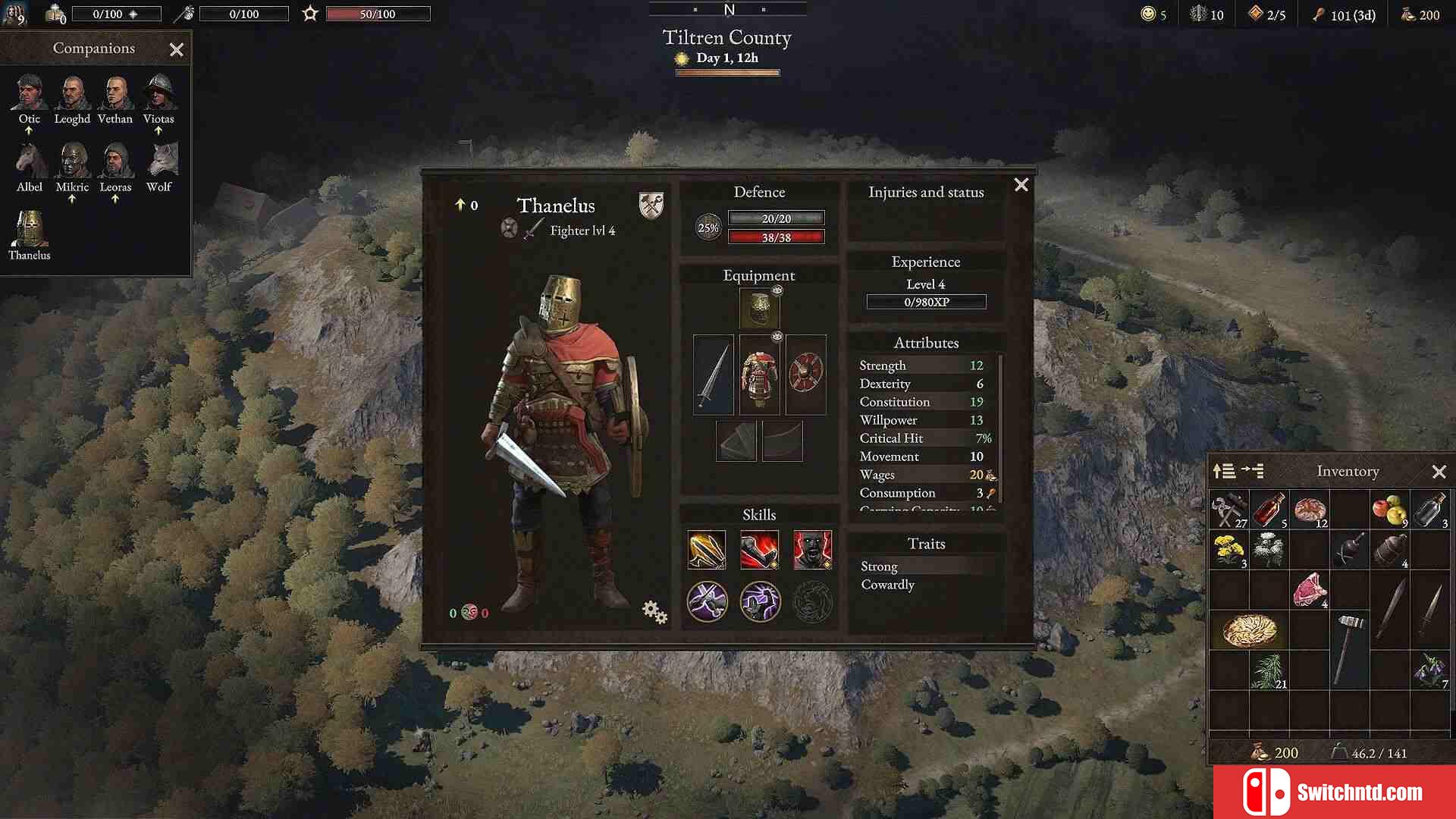Sort the inventory with the sort button
The image size is (1456, 819).
click(x=1224, y=472)
